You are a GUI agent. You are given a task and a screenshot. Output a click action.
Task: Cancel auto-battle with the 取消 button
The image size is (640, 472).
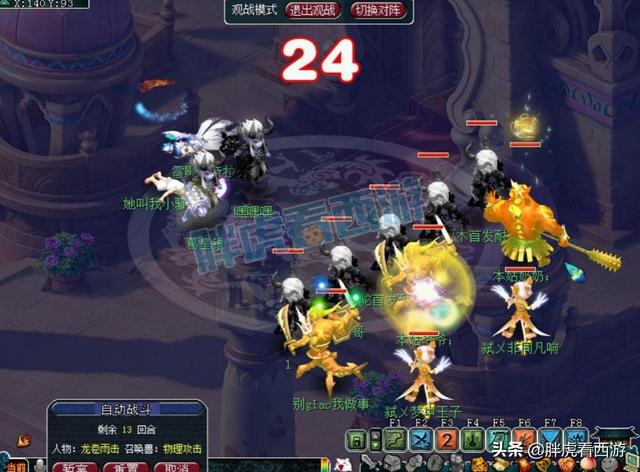click(x=176, y=467)
